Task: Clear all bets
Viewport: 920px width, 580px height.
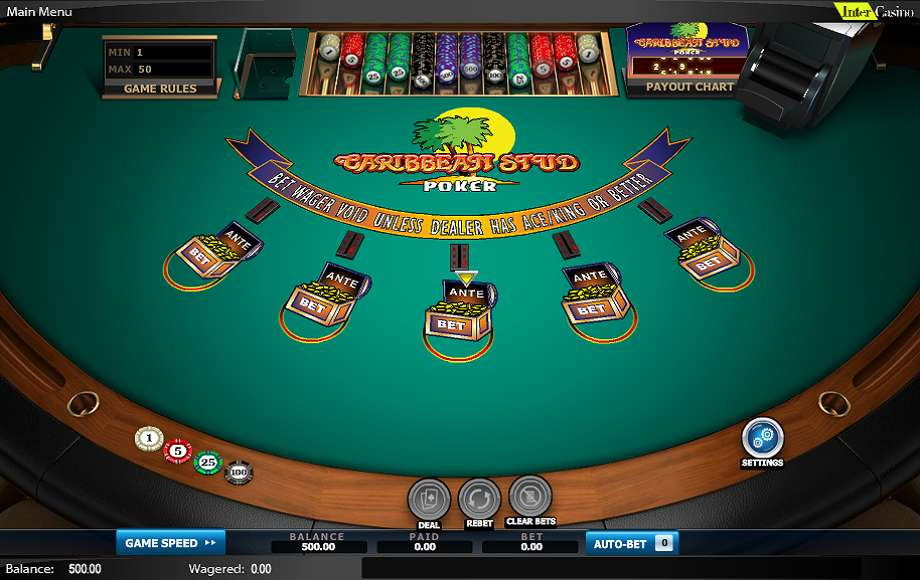Action: tap(531, 496)
